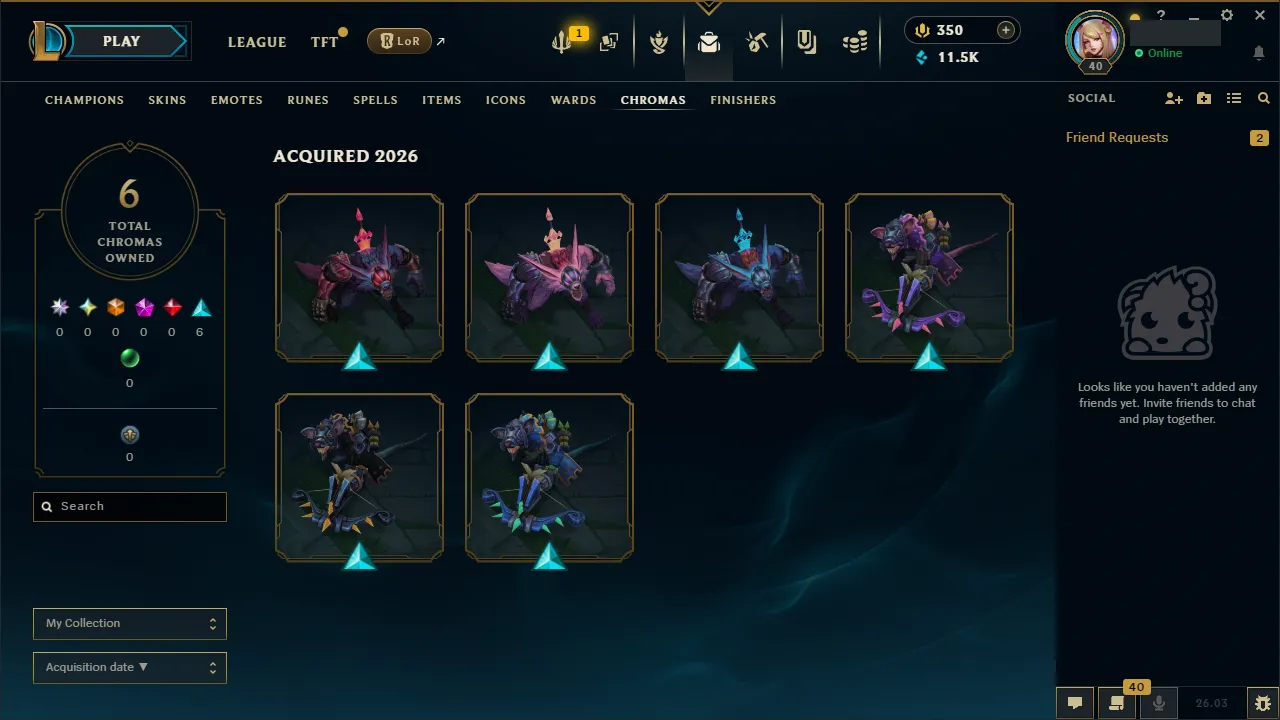The image size is (1280, 720).
Task: Open the friends list view icon
Action: (x=1234, y=98)
